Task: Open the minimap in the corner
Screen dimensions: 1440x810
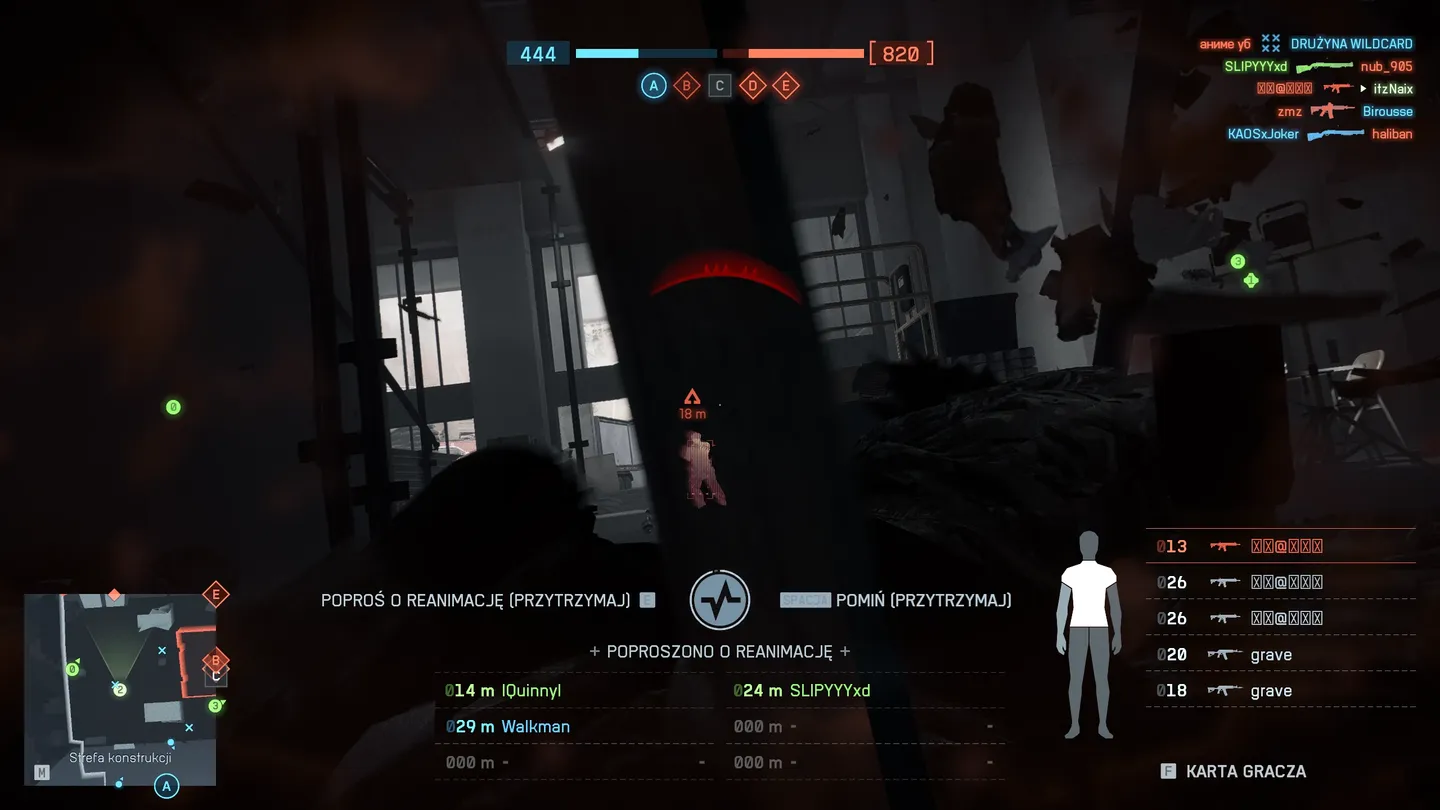Action: tap(120, 689)
